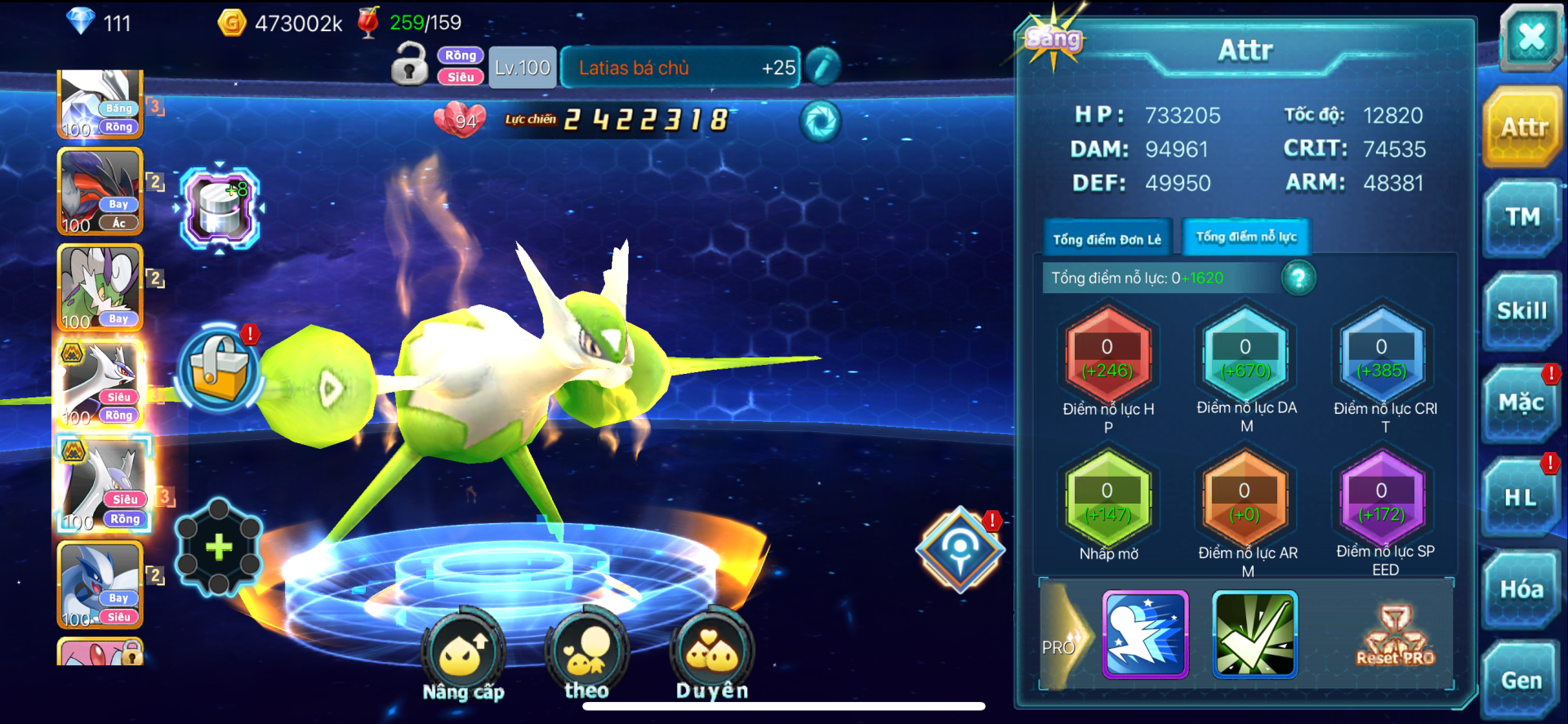Open the Skill side tab
1568x724 pixels.
pyautogui.click(x=1522, y=311)
